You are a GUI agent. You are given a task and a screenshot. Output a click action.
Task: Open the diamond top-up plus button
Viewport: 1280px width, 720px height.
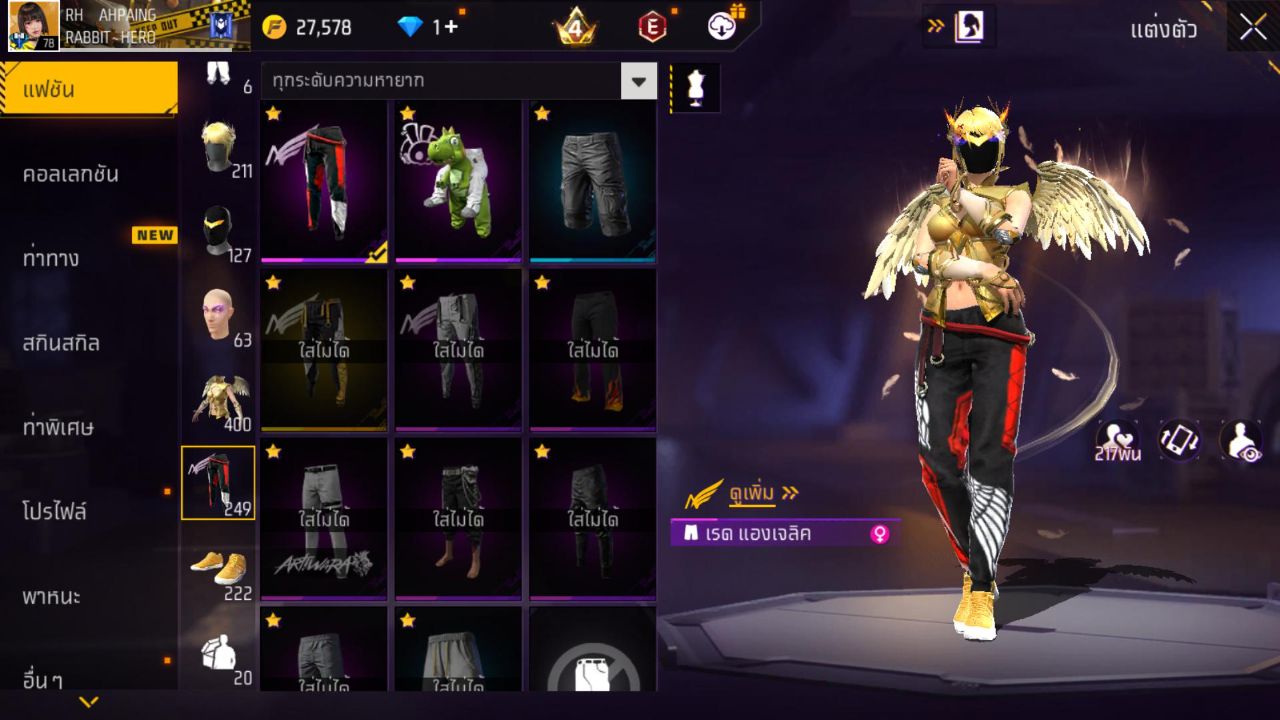coord(450,27)
